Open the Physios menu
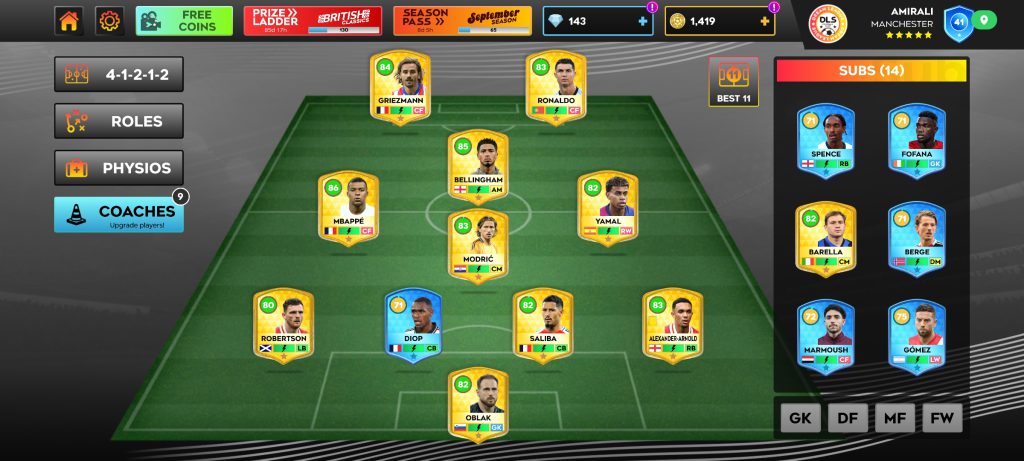Screen dimensions: 1024x461 coord(119,168)
